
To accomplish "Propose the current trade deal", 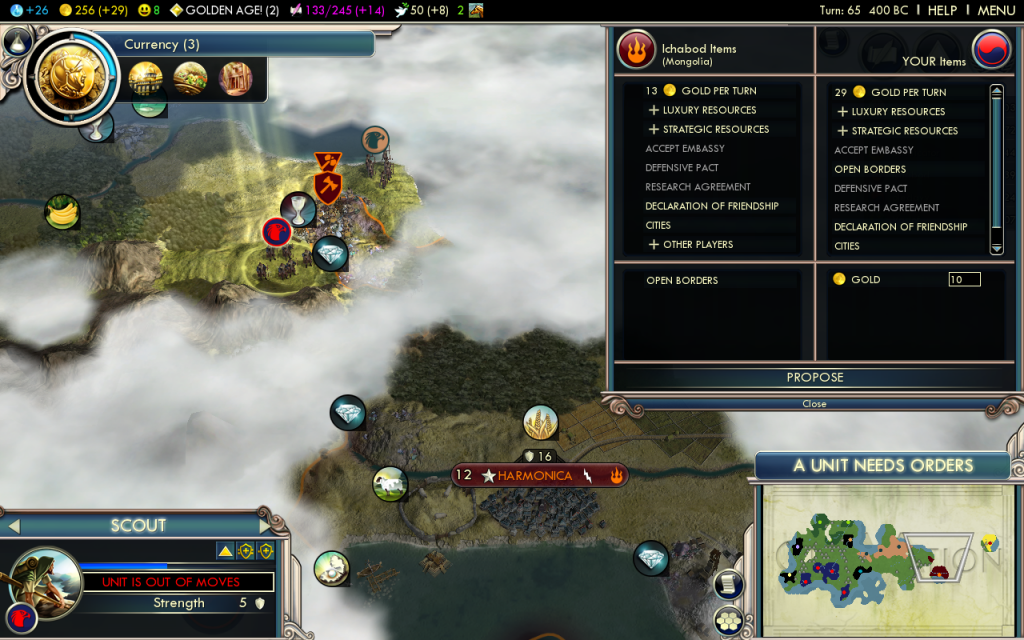I will point(814,377).
